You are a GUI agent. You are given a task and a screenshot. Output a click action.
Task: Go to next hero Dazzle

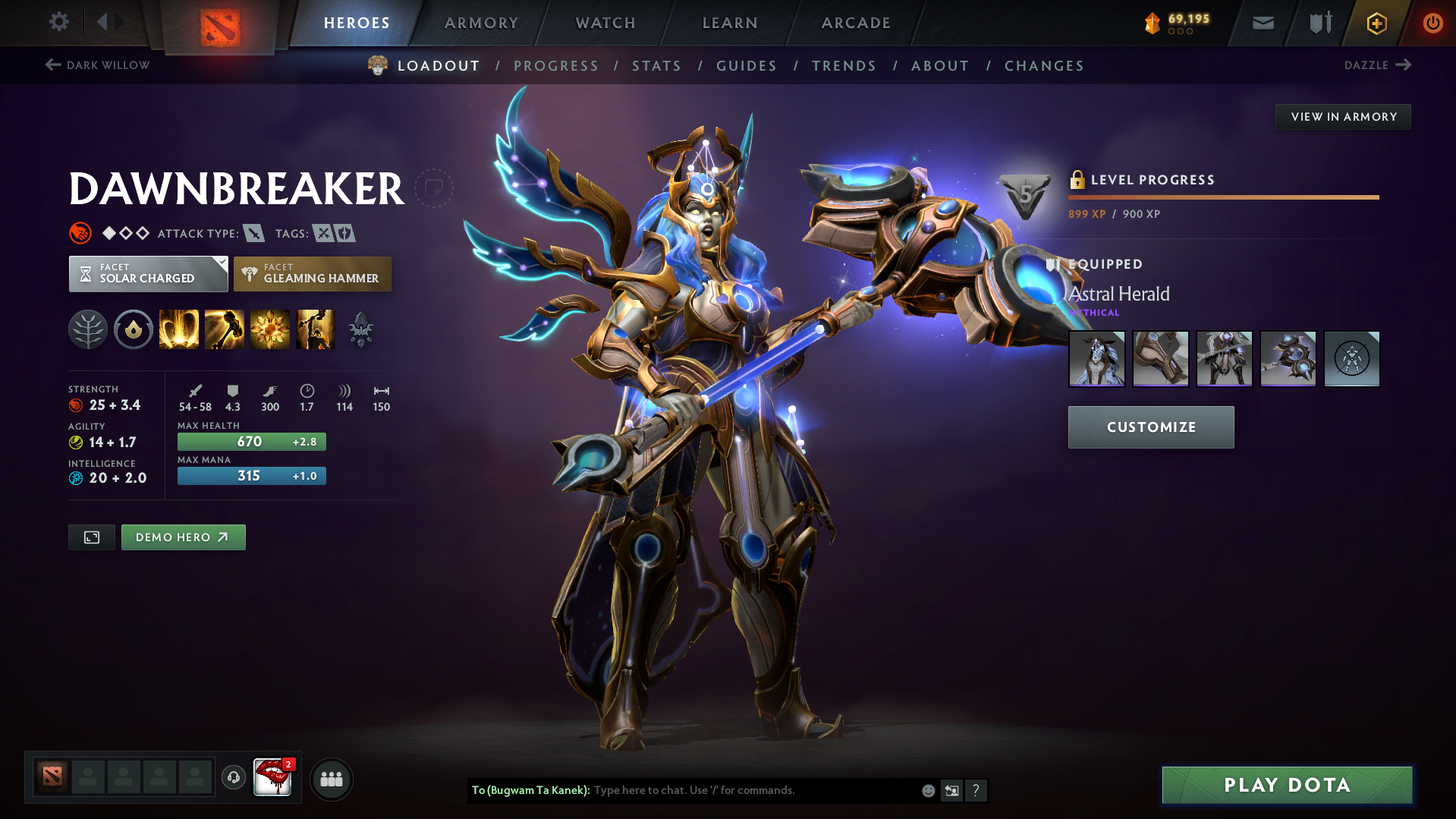pos(1377,65)
